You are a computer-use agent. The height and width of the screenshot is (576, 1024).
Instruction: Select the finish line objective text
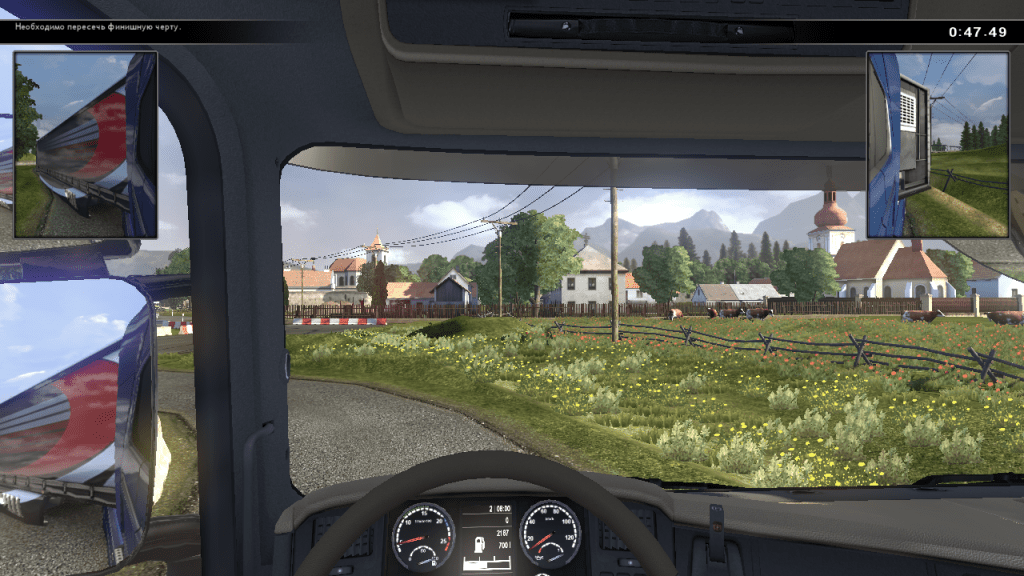pyautogui.click(x=97, y=27)
